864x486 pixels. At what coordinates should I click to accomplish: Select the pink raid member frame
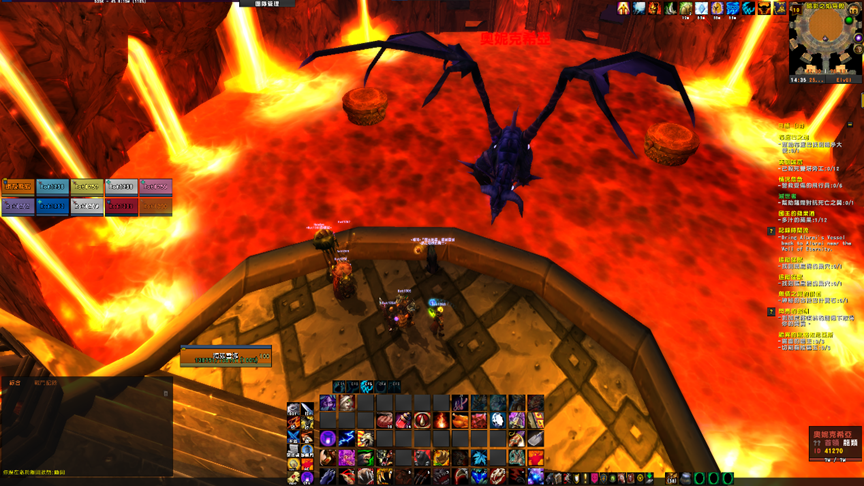155,187
